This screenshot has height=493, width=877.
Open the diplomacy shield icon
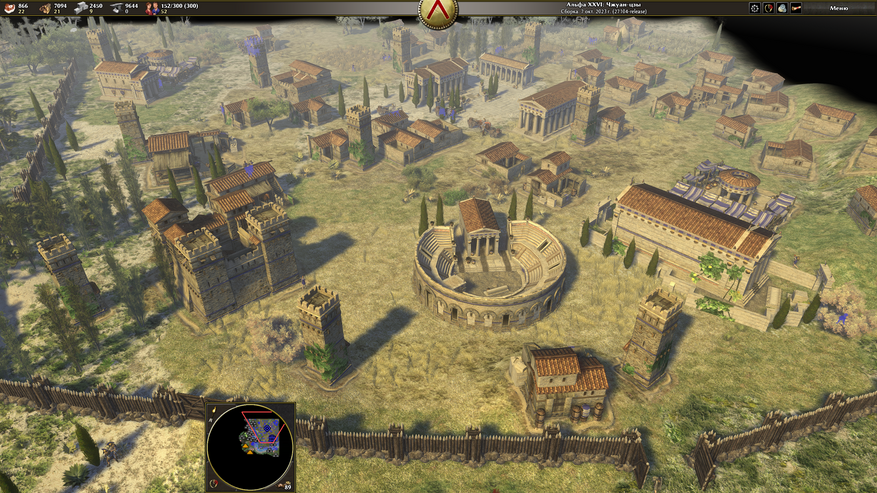coord(768,8)
